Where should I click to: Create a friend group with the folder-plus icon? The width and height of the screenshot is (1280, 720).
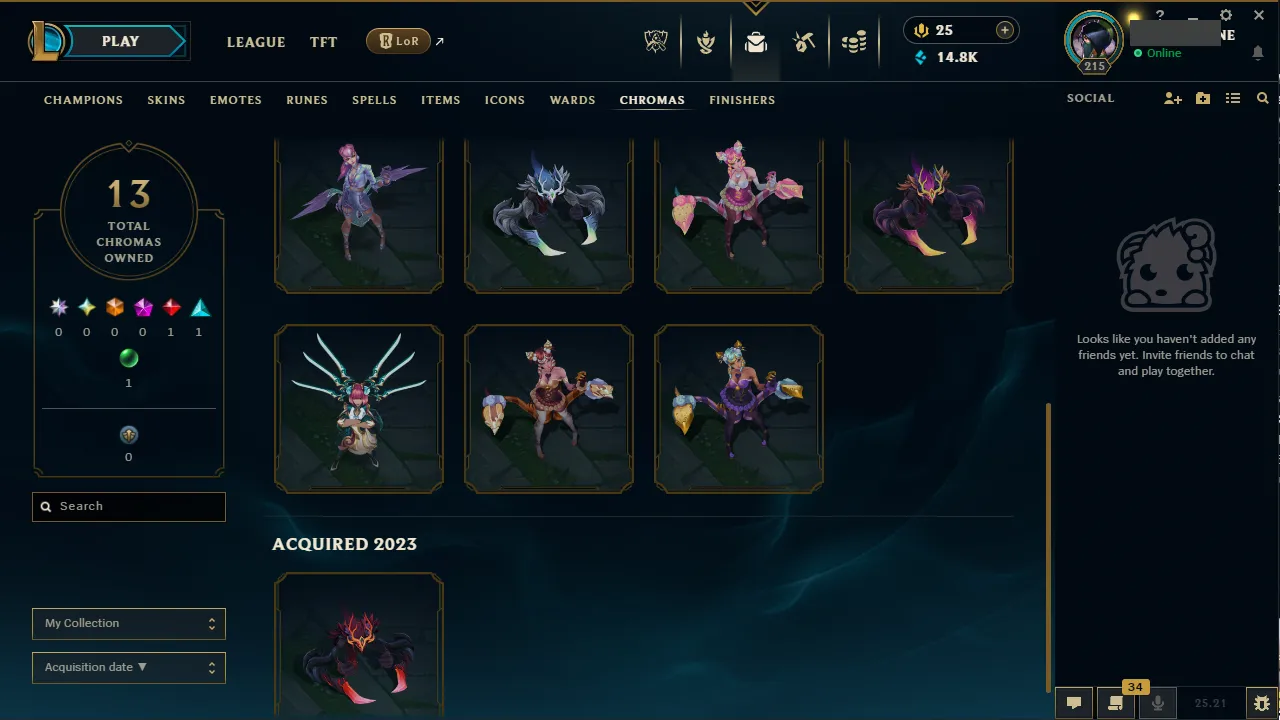click(x=1202, y=98)
